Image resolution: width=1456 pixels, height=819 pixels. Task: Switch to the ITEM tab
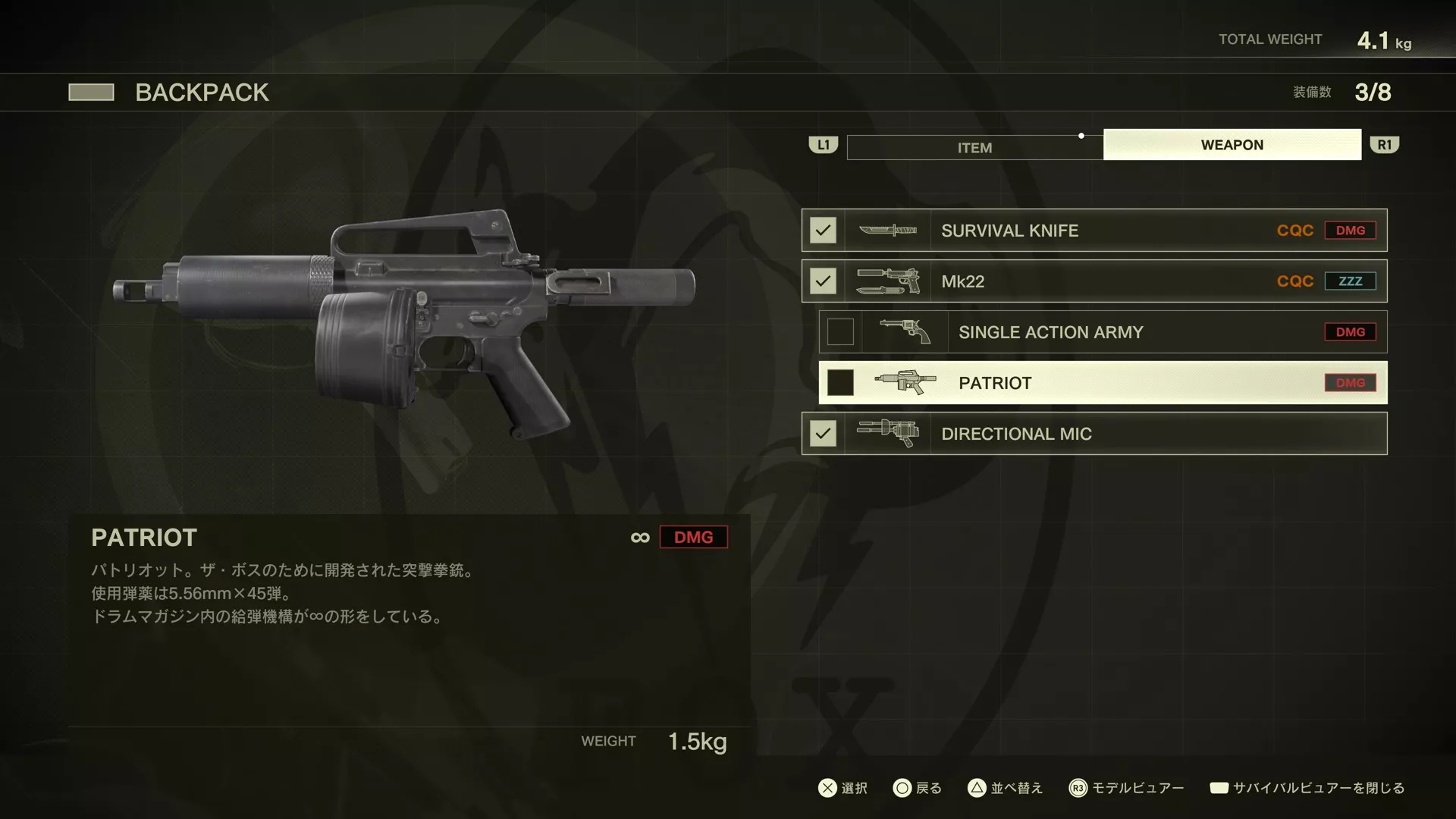[974, 146]
